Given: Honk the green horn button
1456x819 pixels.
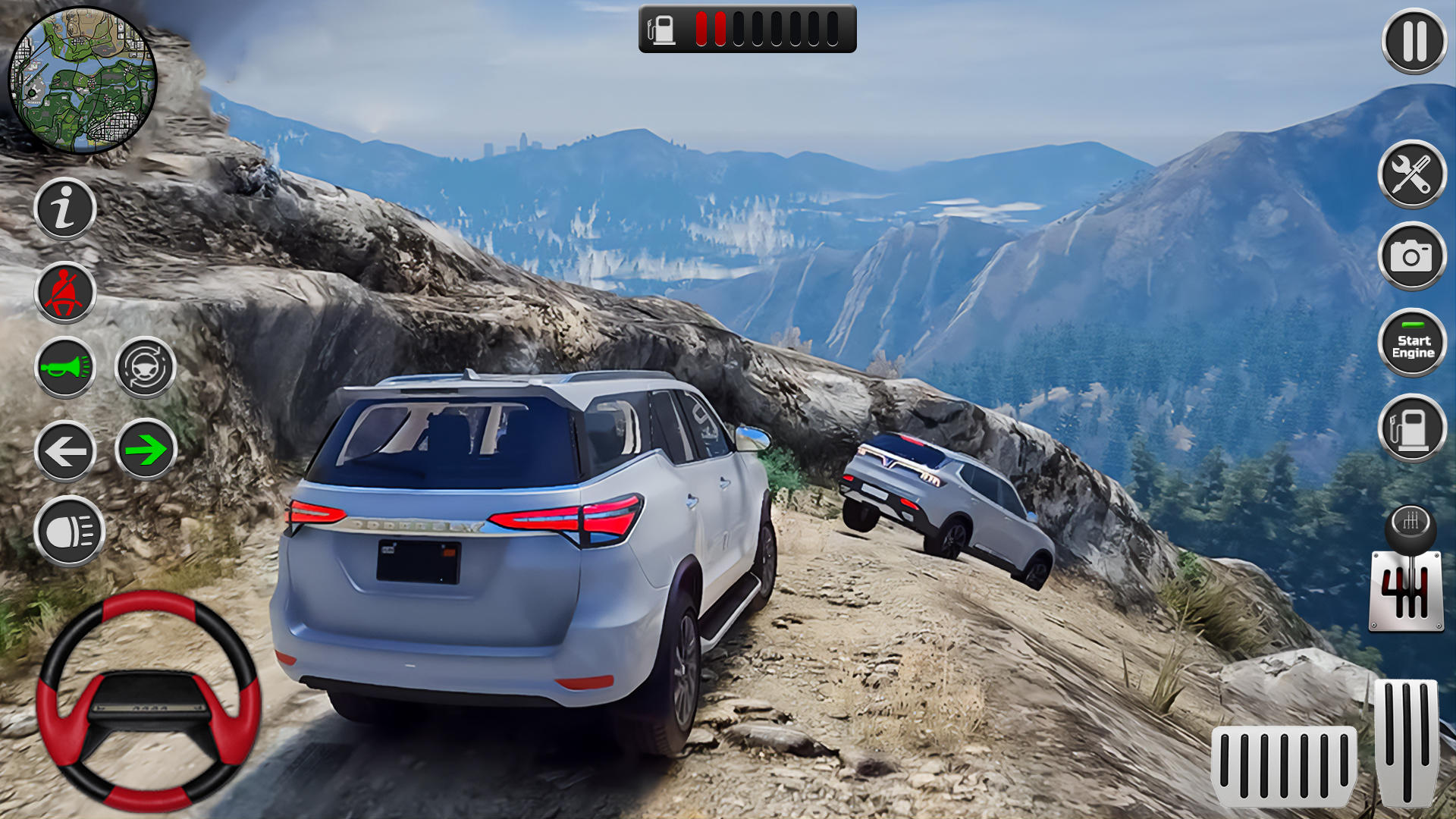Looking at the screenshot, I should (65, 368).
